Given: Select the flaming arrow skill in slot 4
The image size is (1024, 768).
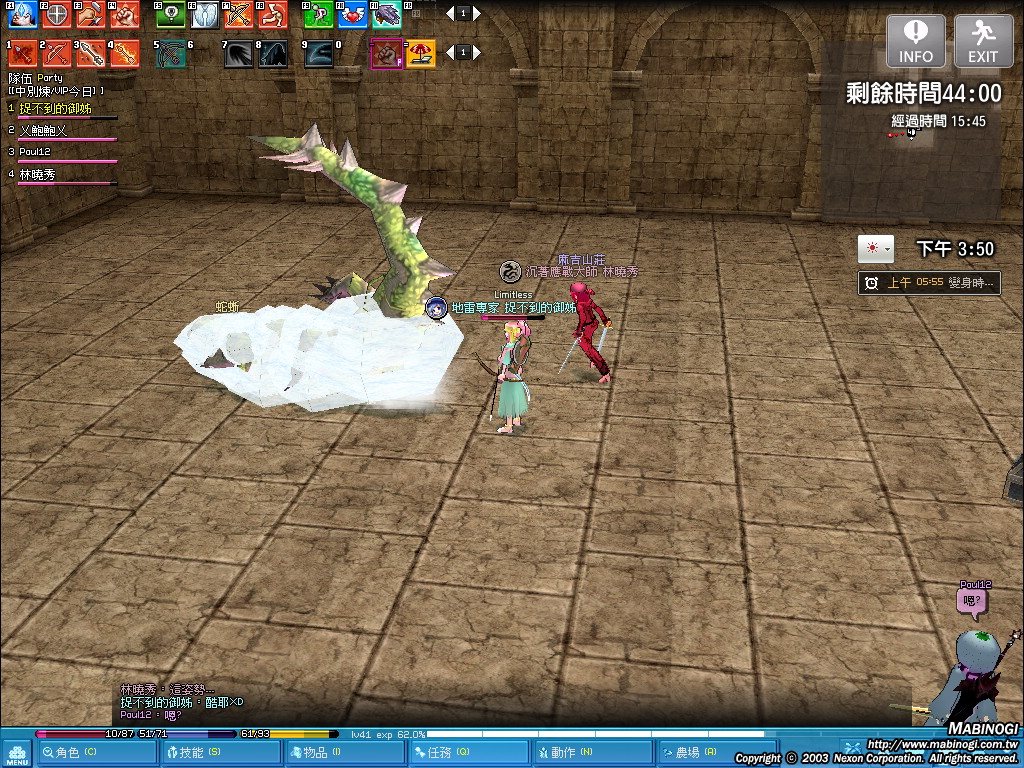Looking at the screenshot, I should click(125, 53).
